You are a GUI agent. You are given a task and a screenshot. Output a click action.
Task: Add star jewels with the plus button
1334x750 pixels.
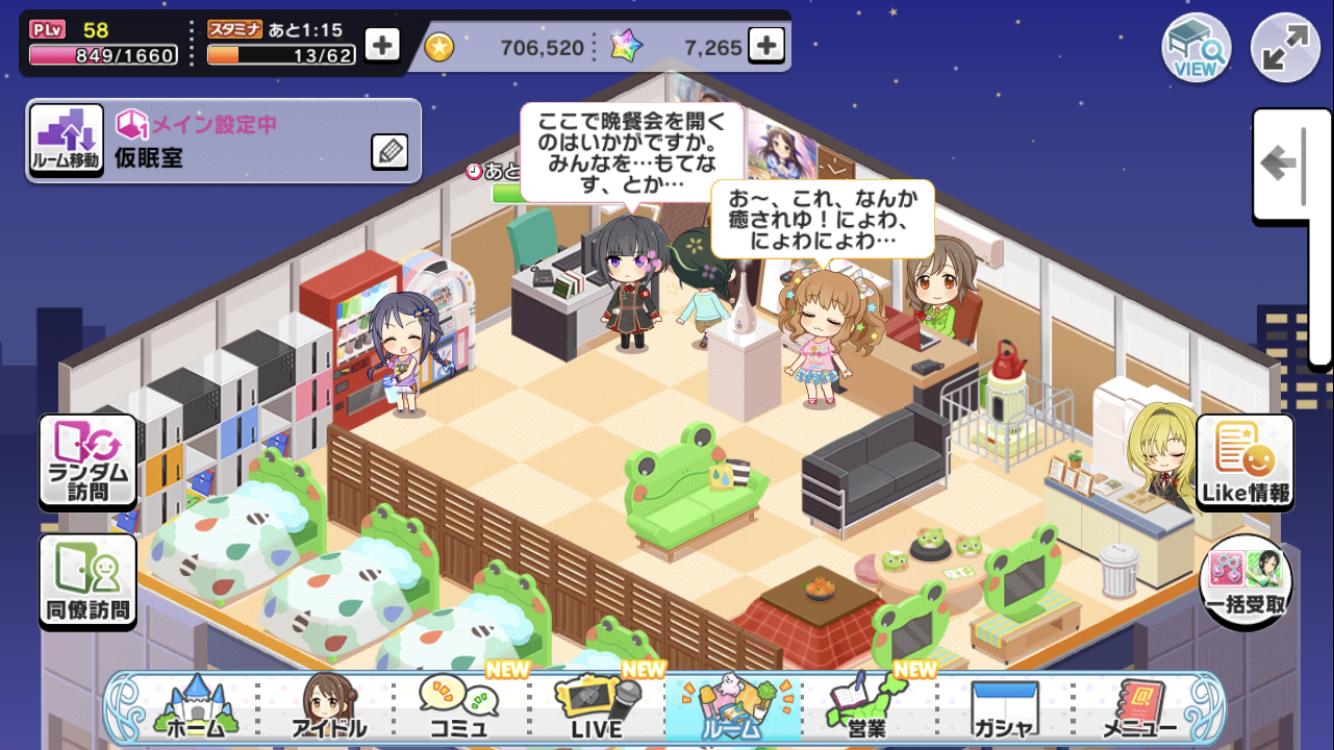point(766,45)
